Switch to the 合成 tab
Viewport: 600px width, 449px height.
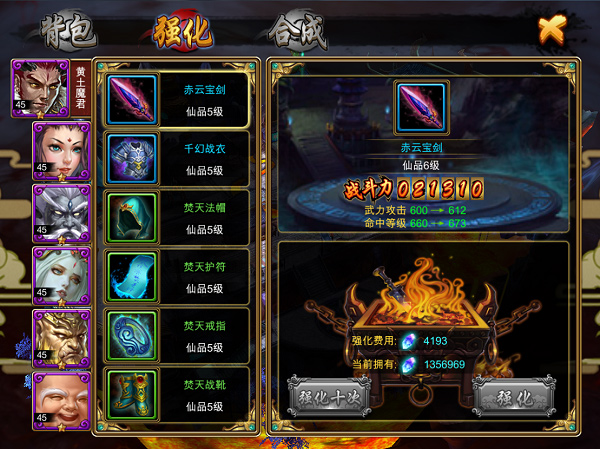click(x=298, y=32)
